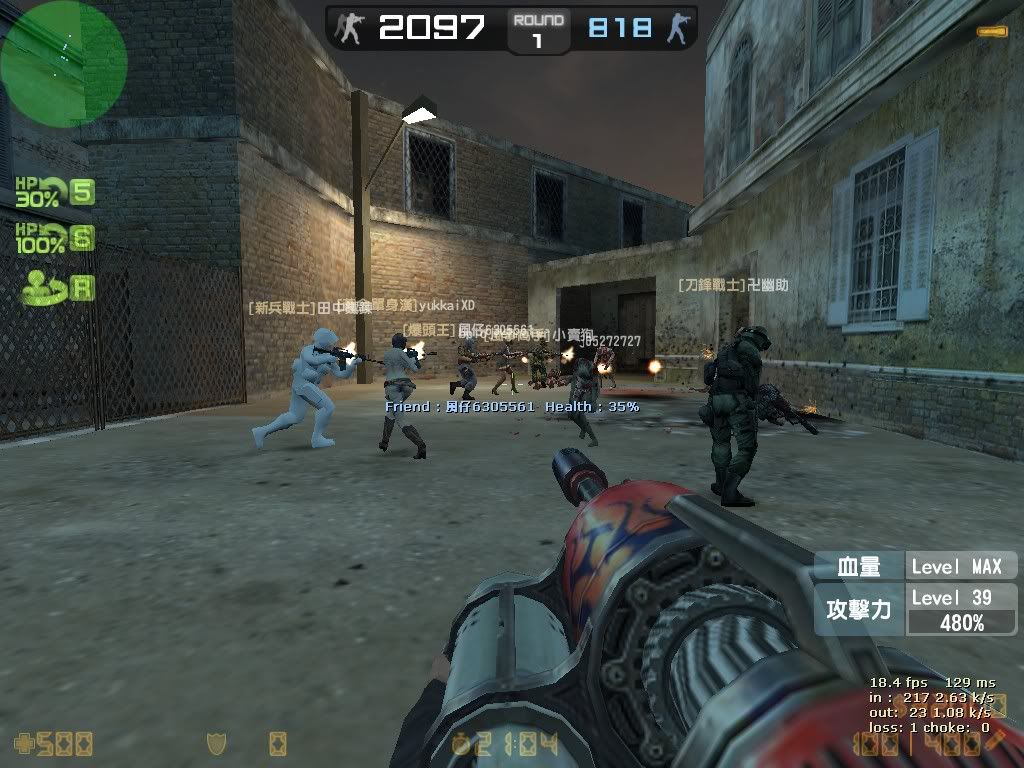The image size is (1024, 768).
Task: Click the orange bullet icon
Action: [991, 32]
